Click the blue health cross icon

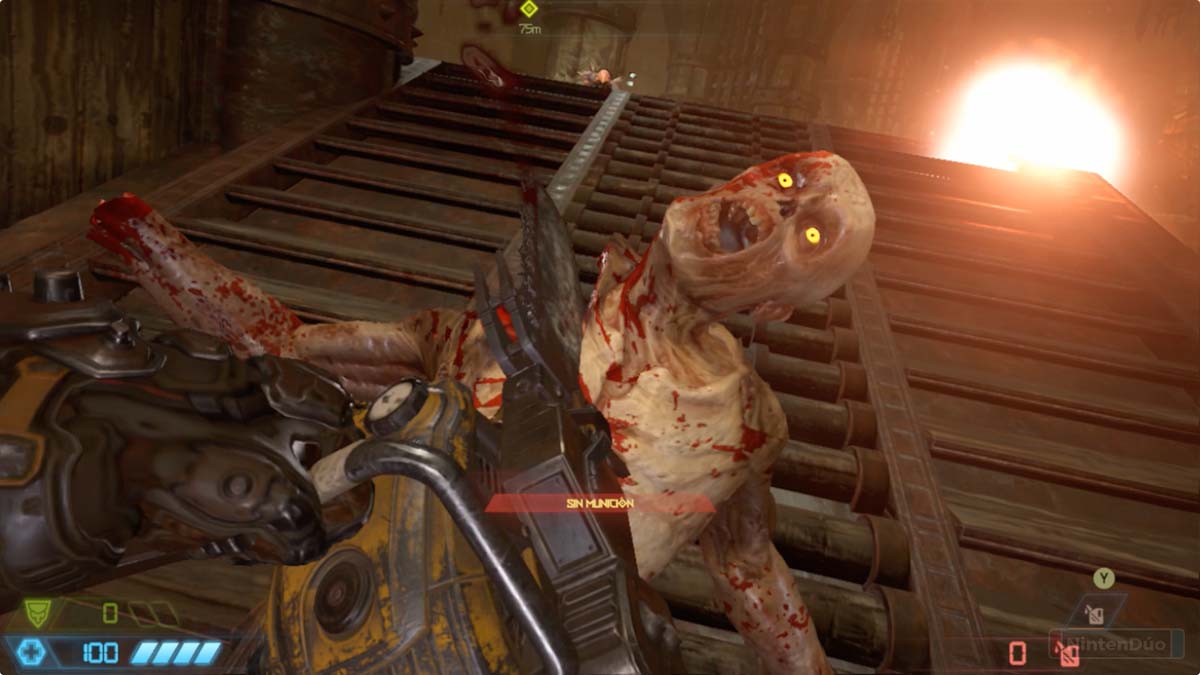coord(32,653)
